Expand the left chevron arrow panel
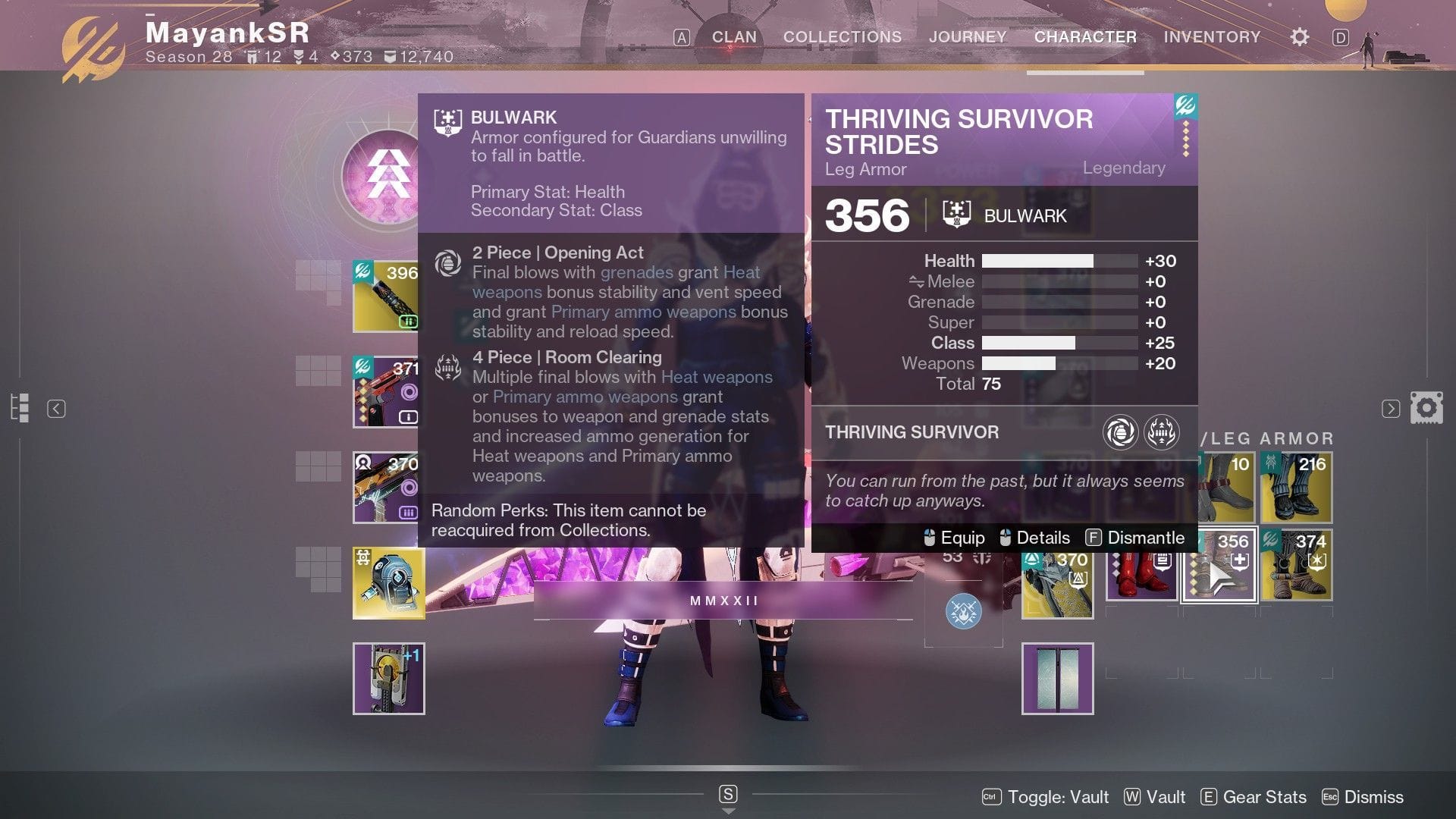Screen dimensions: 1456x819 (x=57, y=408)
